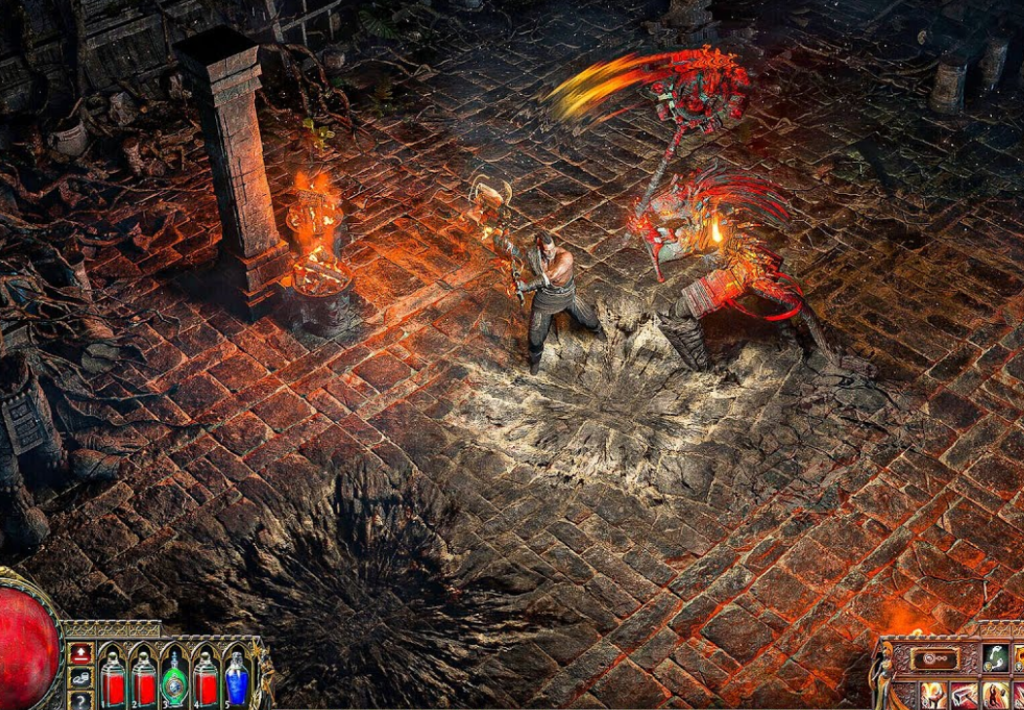Open the shop with the coins button

coord(81,677)
